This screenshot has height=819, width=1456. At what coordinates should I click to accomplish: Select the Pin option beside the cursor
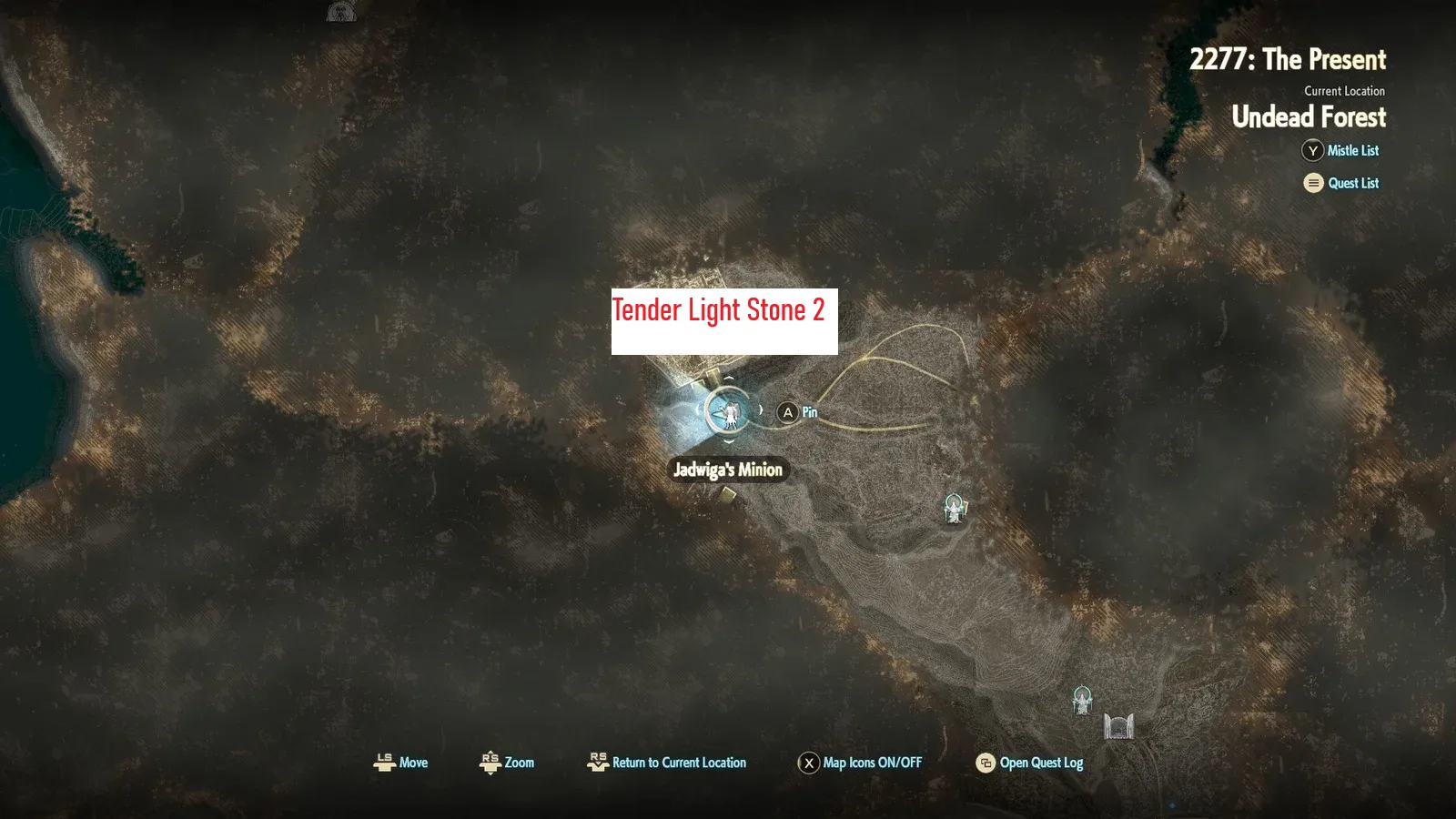pos(798,413)
